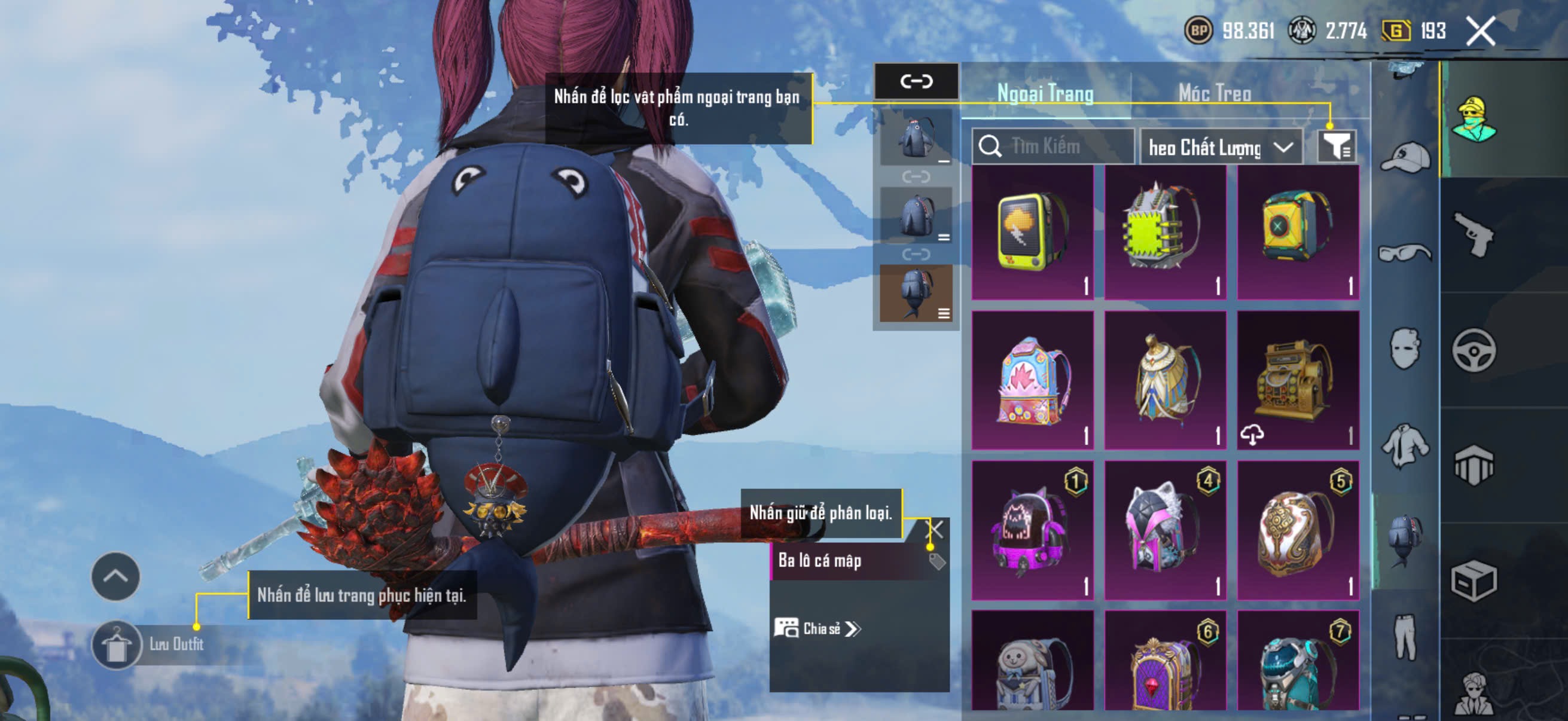The height and width of the screenshot is (721, 1568).
Task: Switch to the Móc Treo tab
Action: [1215, 94]
